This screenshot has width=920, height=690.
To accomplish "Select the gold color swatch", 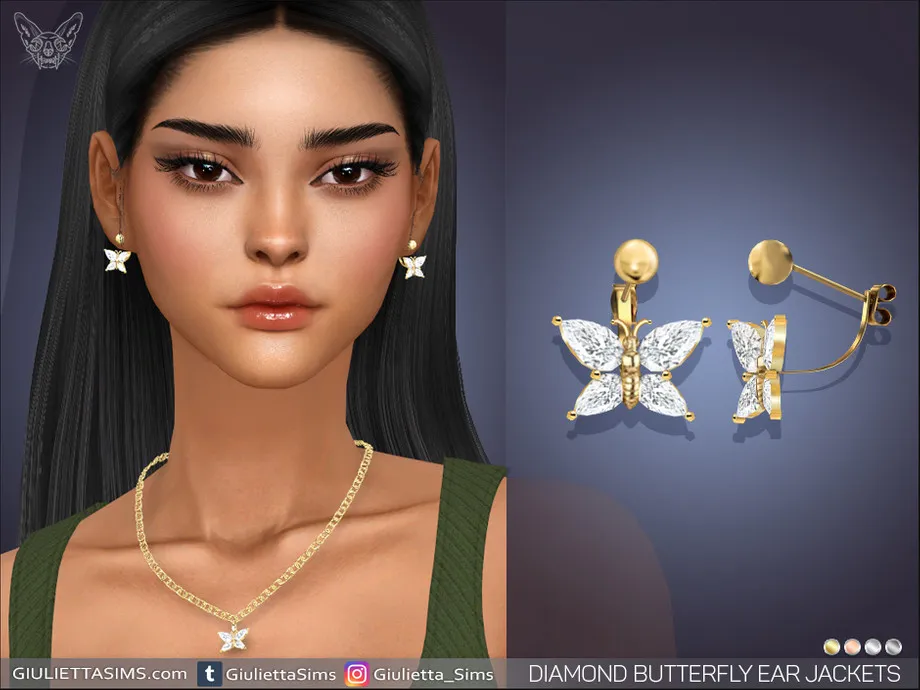I will (x=832, y=646).
